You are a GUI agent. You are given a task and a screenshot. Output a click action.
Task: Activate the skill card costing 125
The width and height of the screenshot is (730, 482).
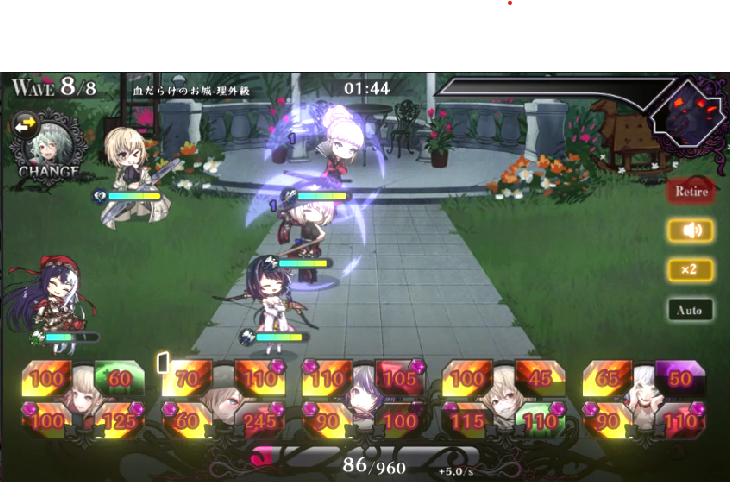point(121,420)
